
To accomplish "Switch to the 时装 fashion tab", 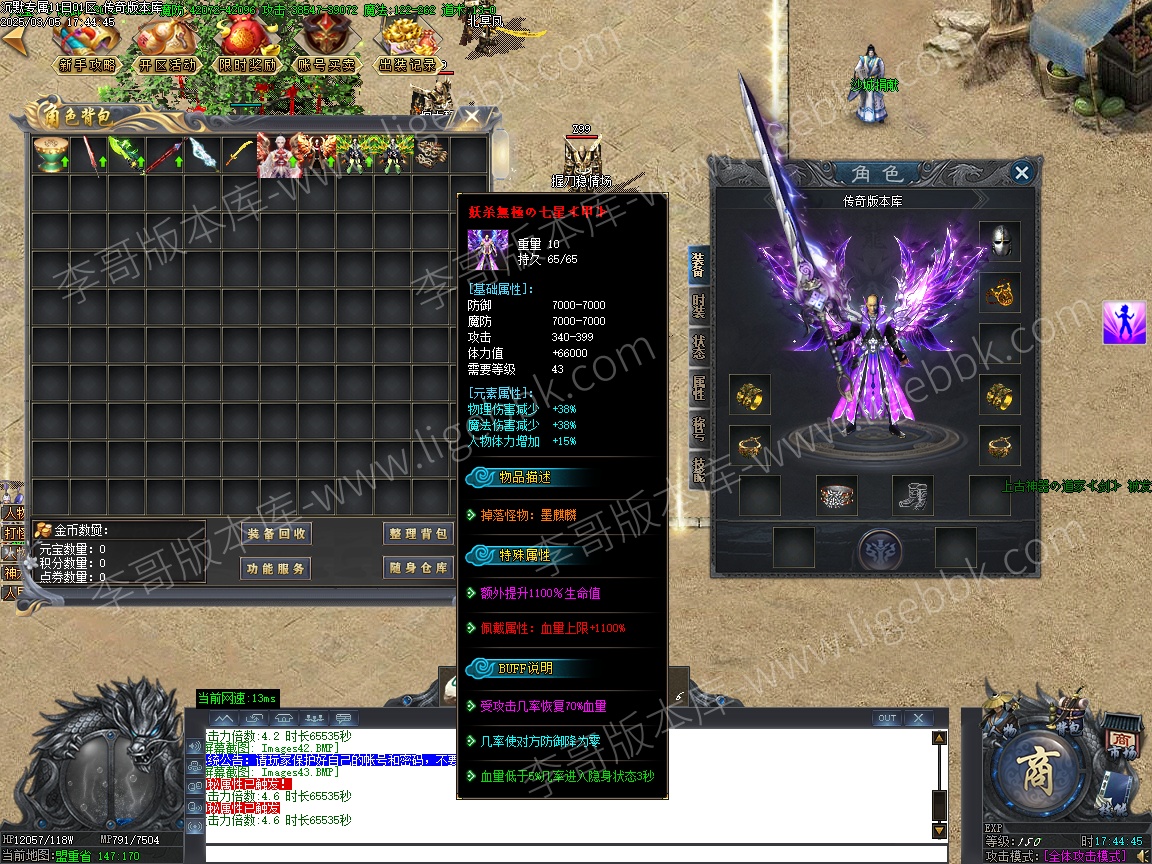I will [698, 306].
